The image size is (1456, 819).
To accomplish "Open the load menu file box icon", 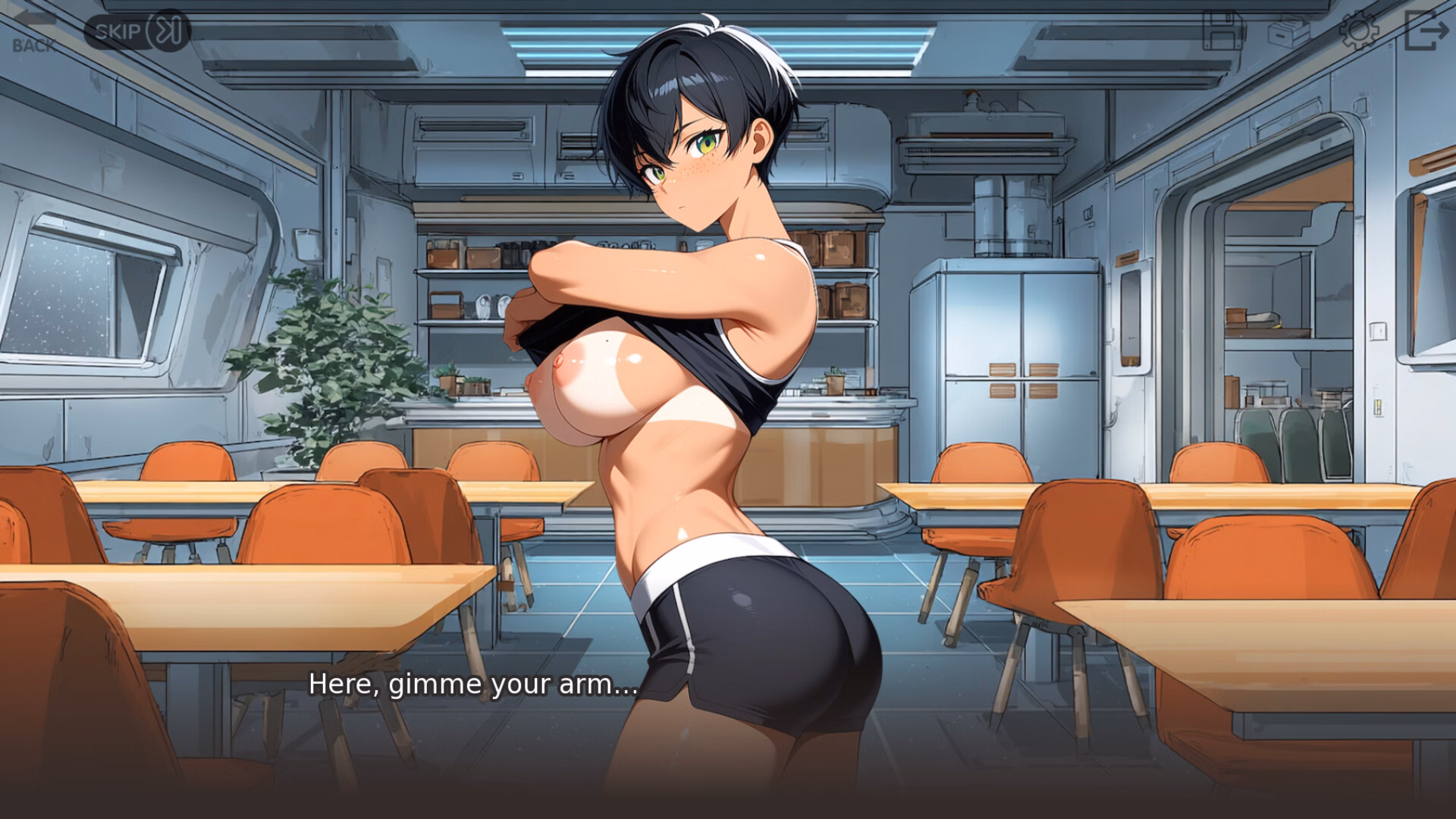I will point(1289,31).
